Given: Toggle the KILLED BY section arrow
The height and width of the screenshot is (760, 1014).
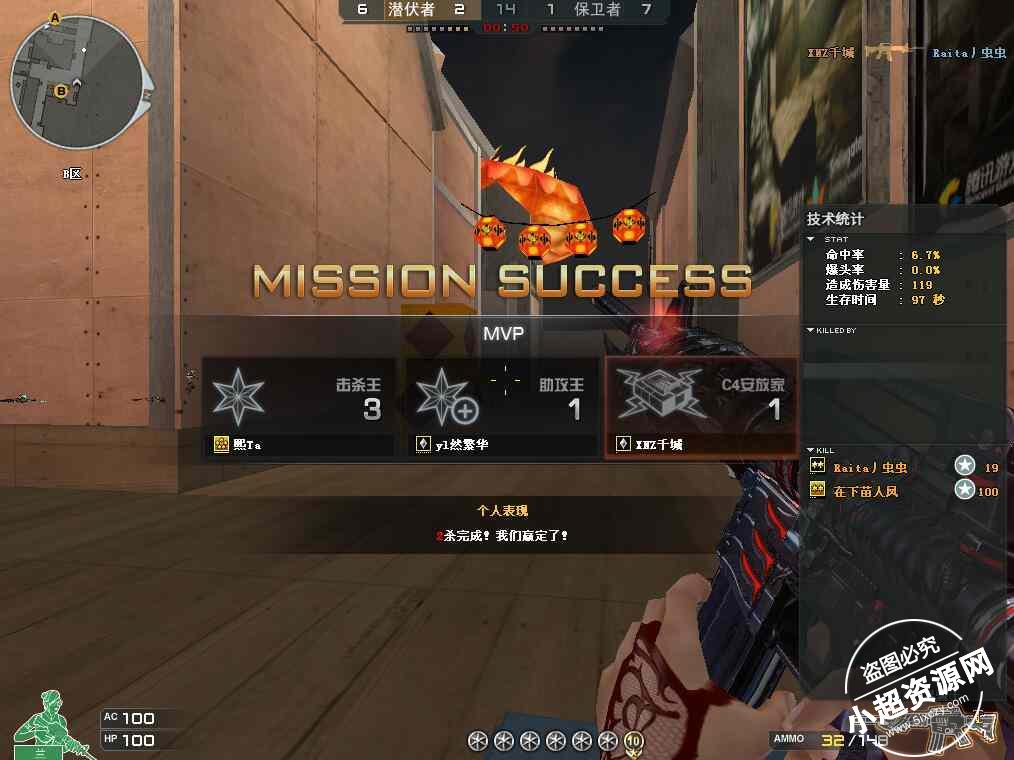Looking at the screenshot, I should coord(811,330).
